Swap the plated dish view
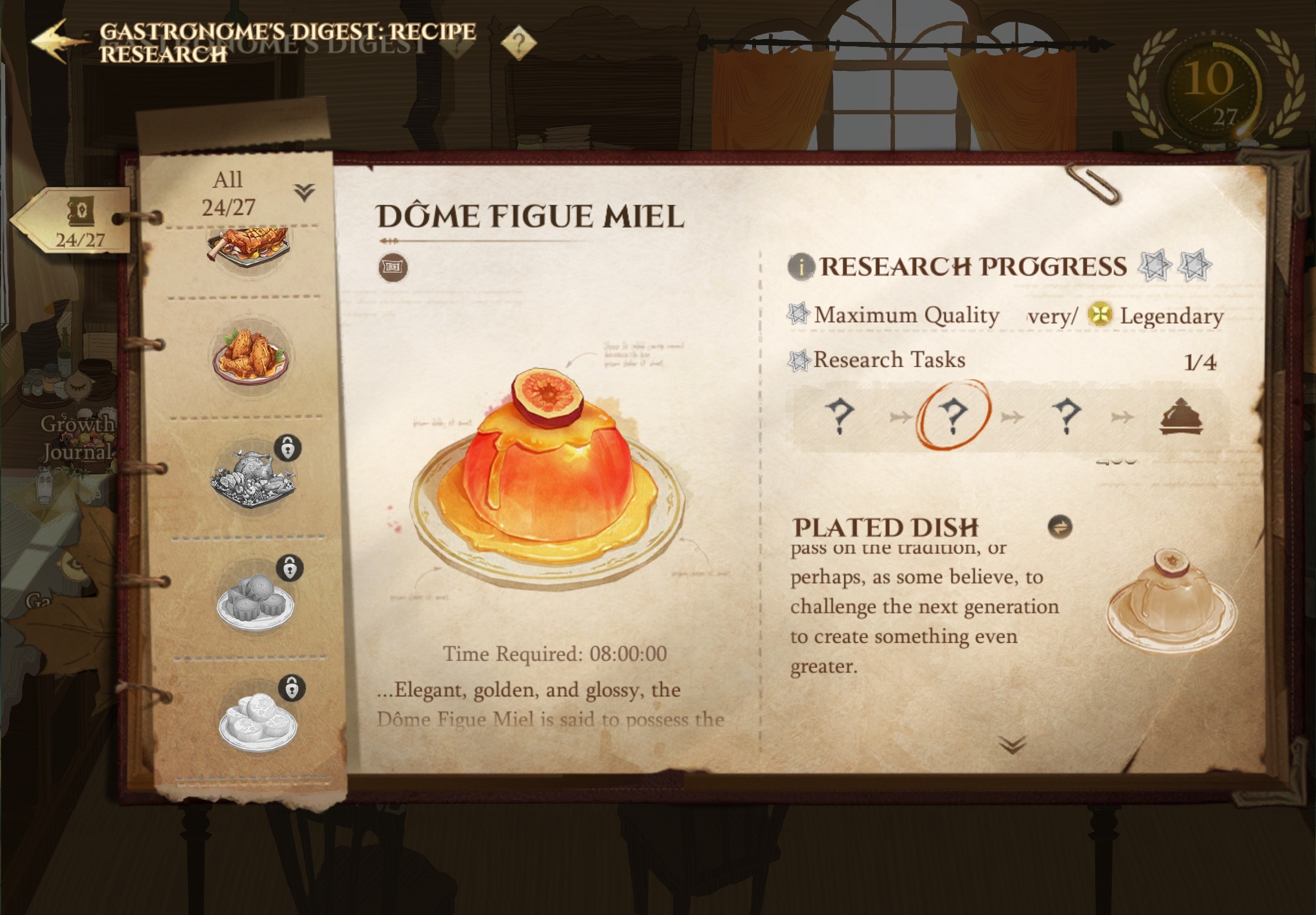This screenshot has height=915, width=1316. (1059, 527)
